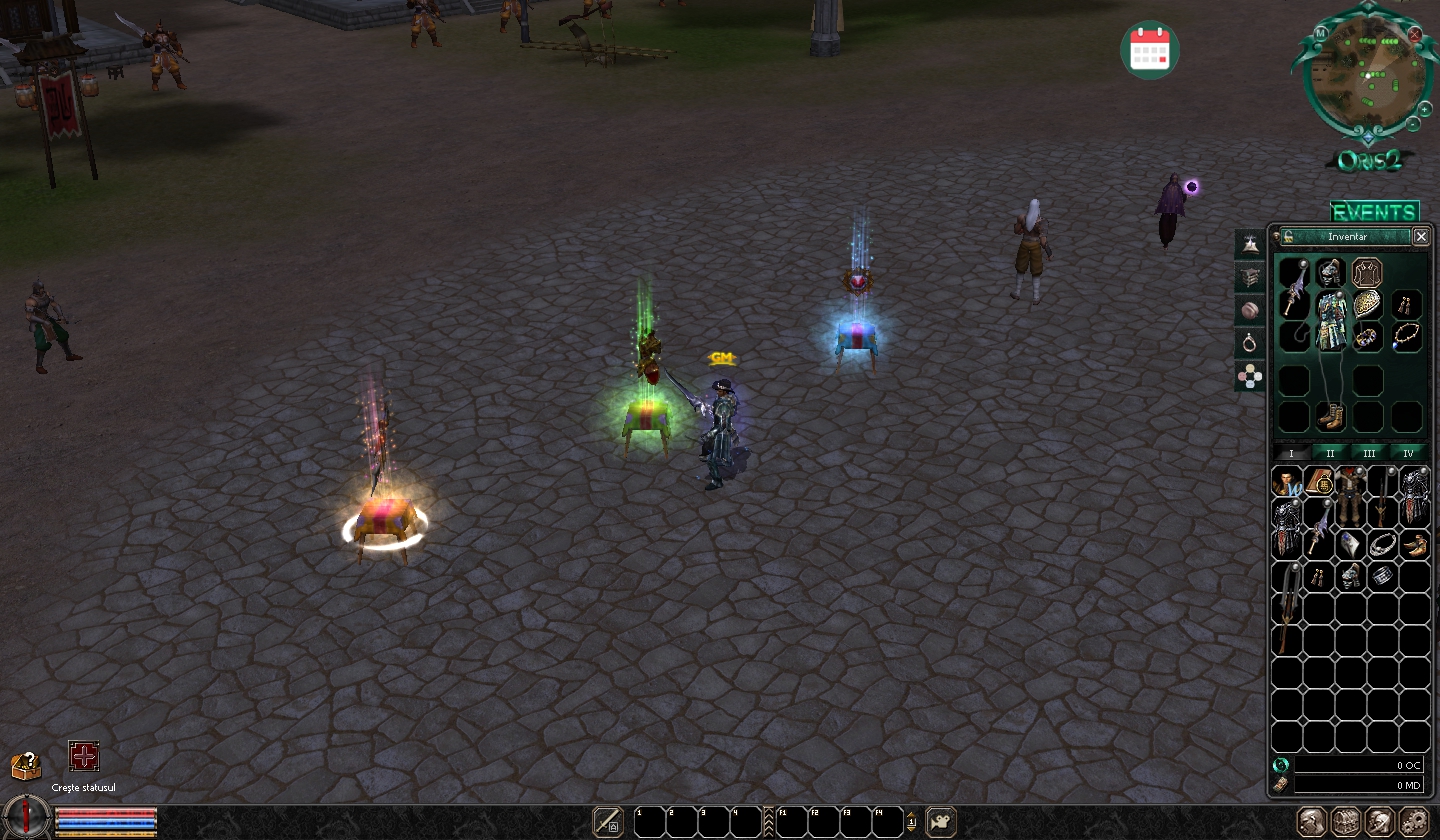Close the minimap with red X

point(1414,34)
